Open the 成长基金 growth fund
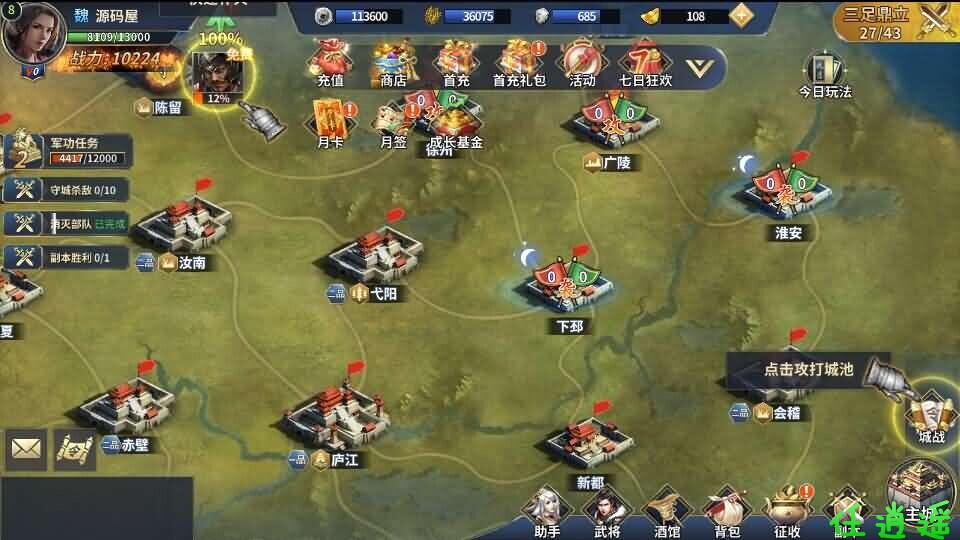 pos(455,123)
